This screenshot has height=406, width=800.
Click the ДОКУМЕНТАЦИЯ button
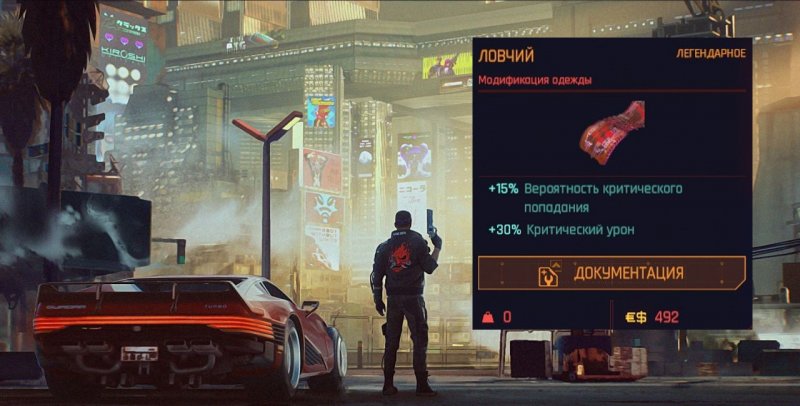[x=611, y=273]
